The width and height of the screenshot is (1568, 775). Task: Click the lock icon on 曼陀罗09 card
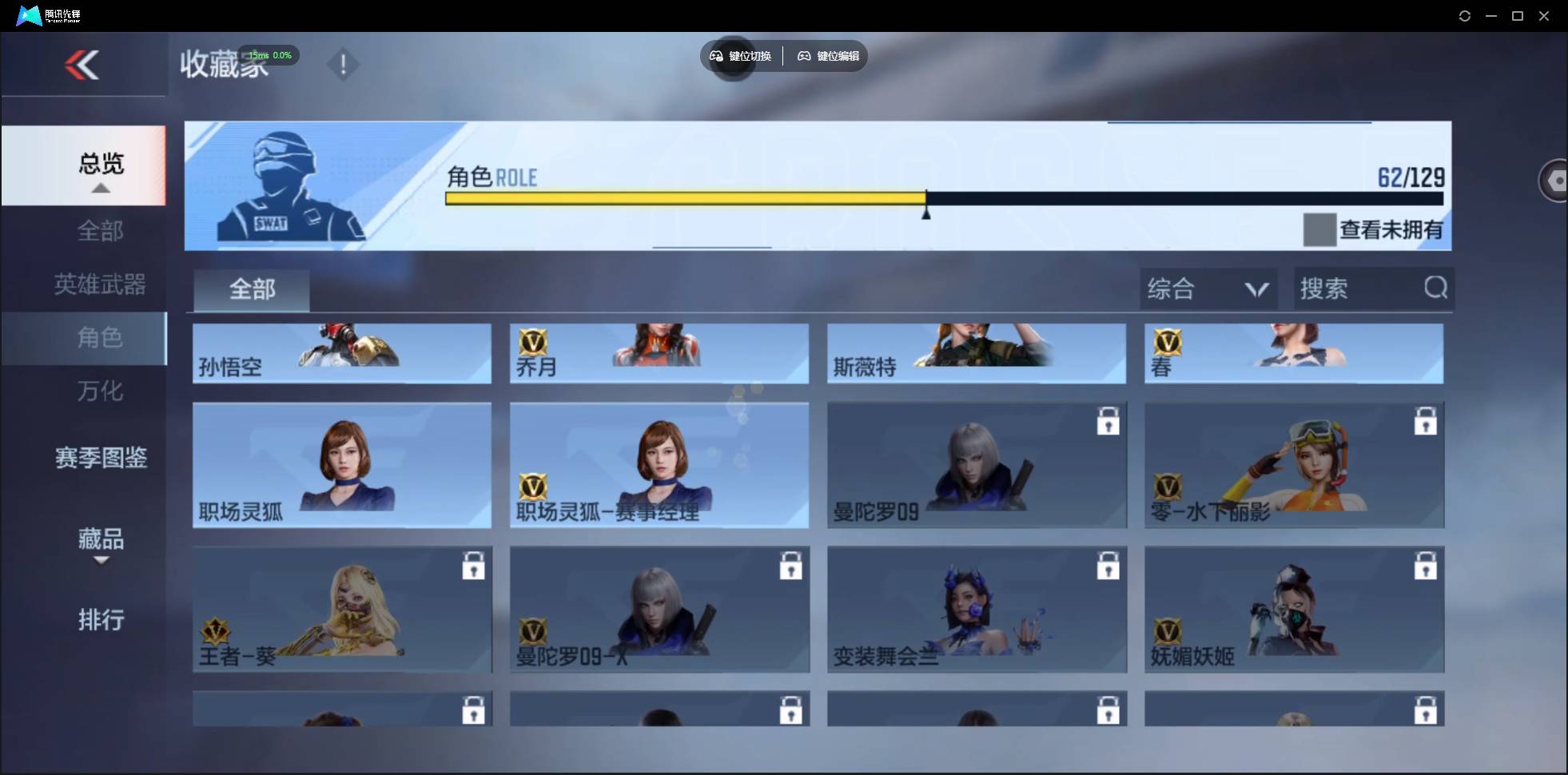click(x=1109, y=422)
